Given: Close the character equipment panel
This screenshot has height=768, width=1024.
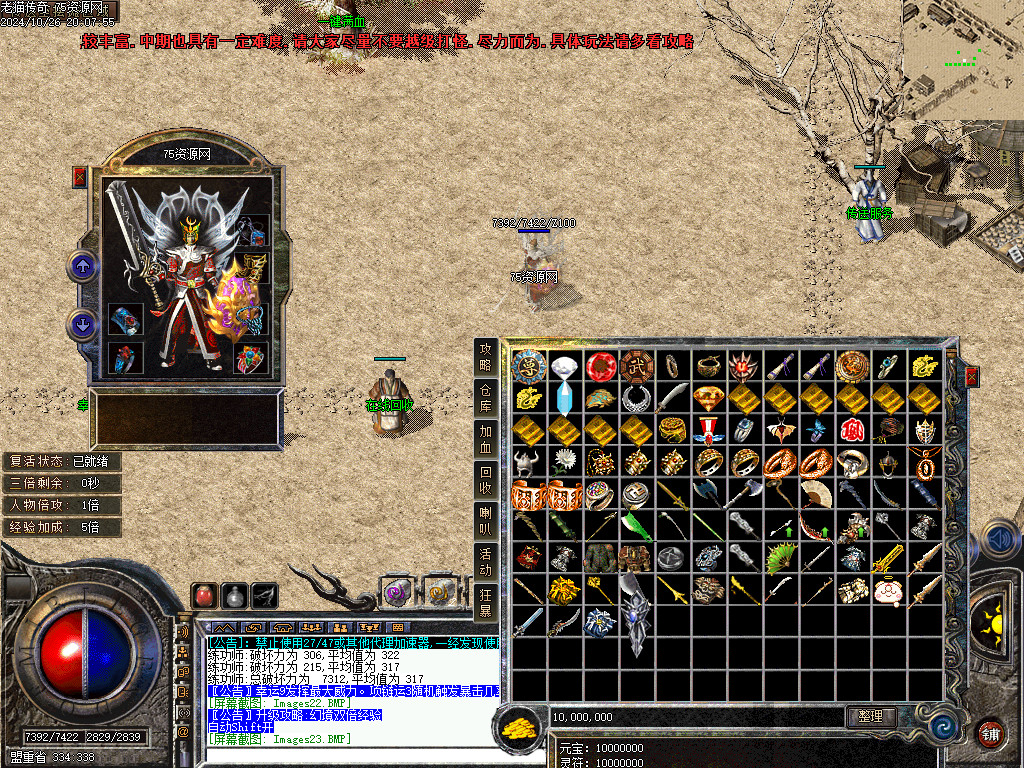Looking at the screenshot, I should [x=80, y=177].
